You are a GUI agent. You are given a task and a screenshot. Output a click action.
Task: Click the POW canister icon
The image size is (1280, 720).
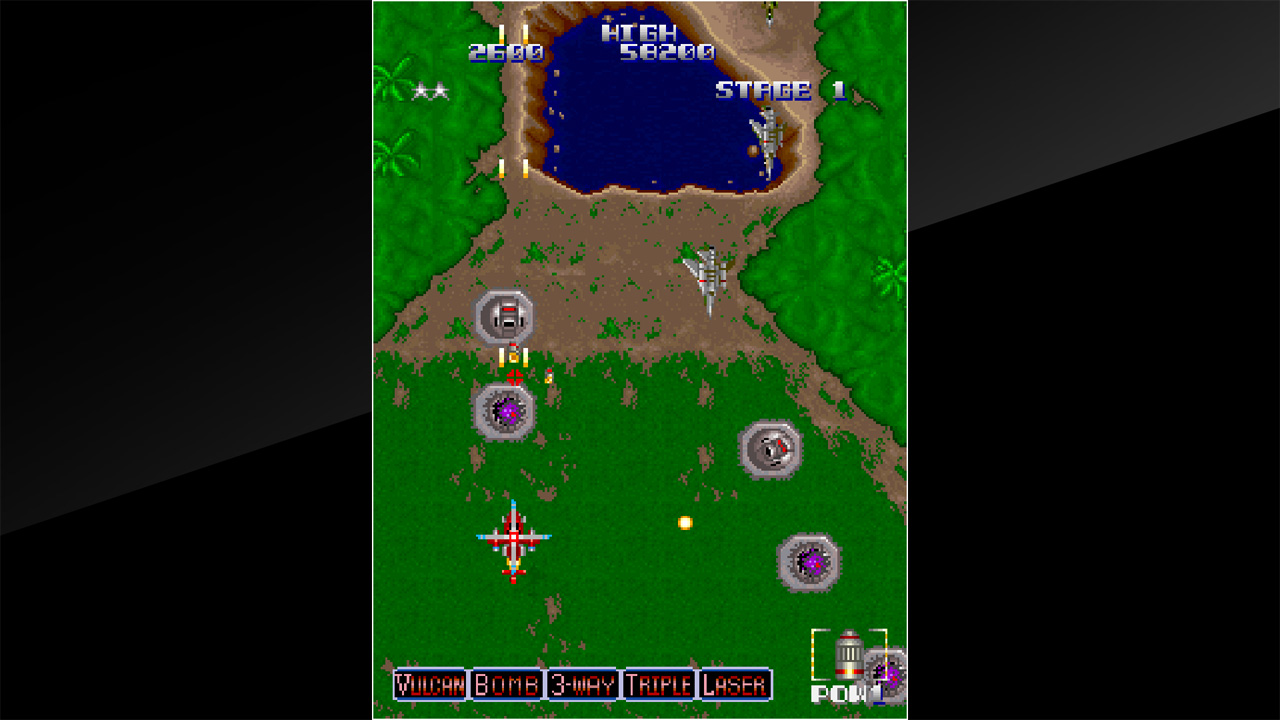tap(849, 660)
